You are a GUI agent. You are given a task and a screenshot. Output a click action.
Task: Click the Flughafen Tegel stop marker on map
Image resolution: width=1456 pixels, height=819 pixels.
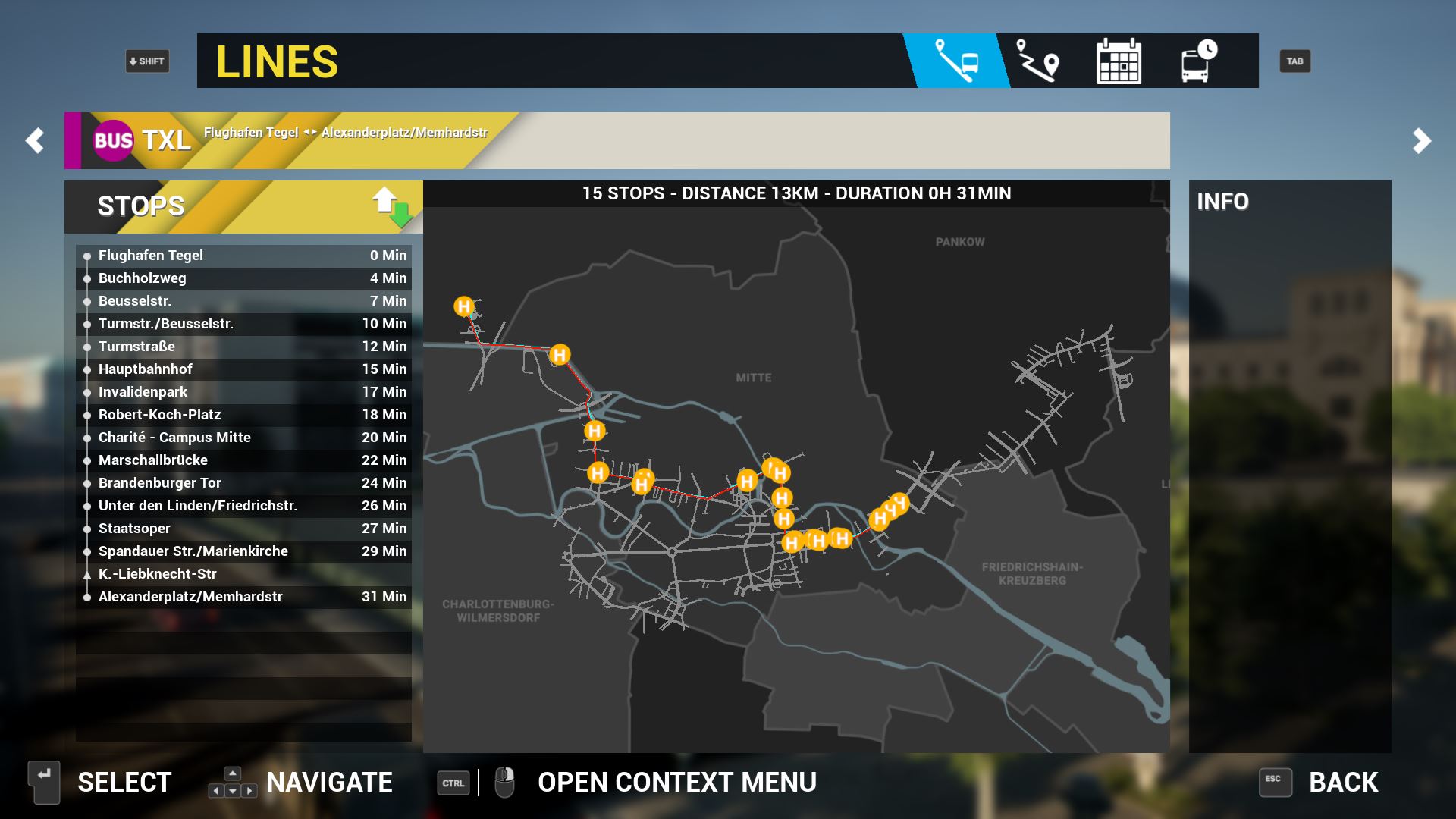463,306
